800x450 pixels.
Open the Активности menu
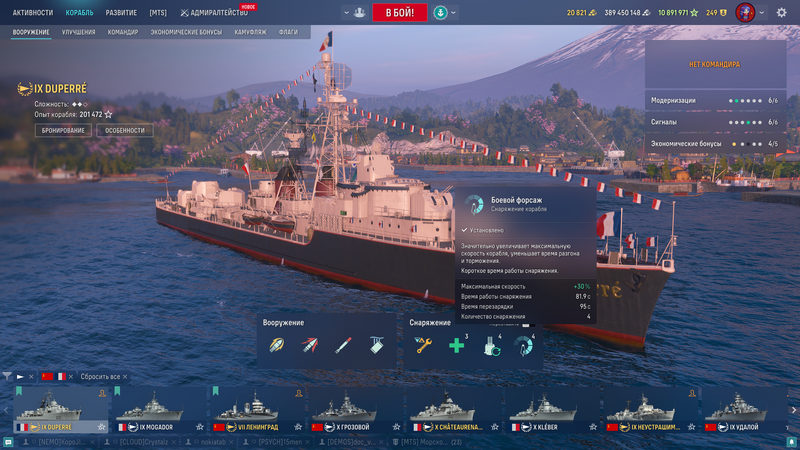(x=33, y=12)
